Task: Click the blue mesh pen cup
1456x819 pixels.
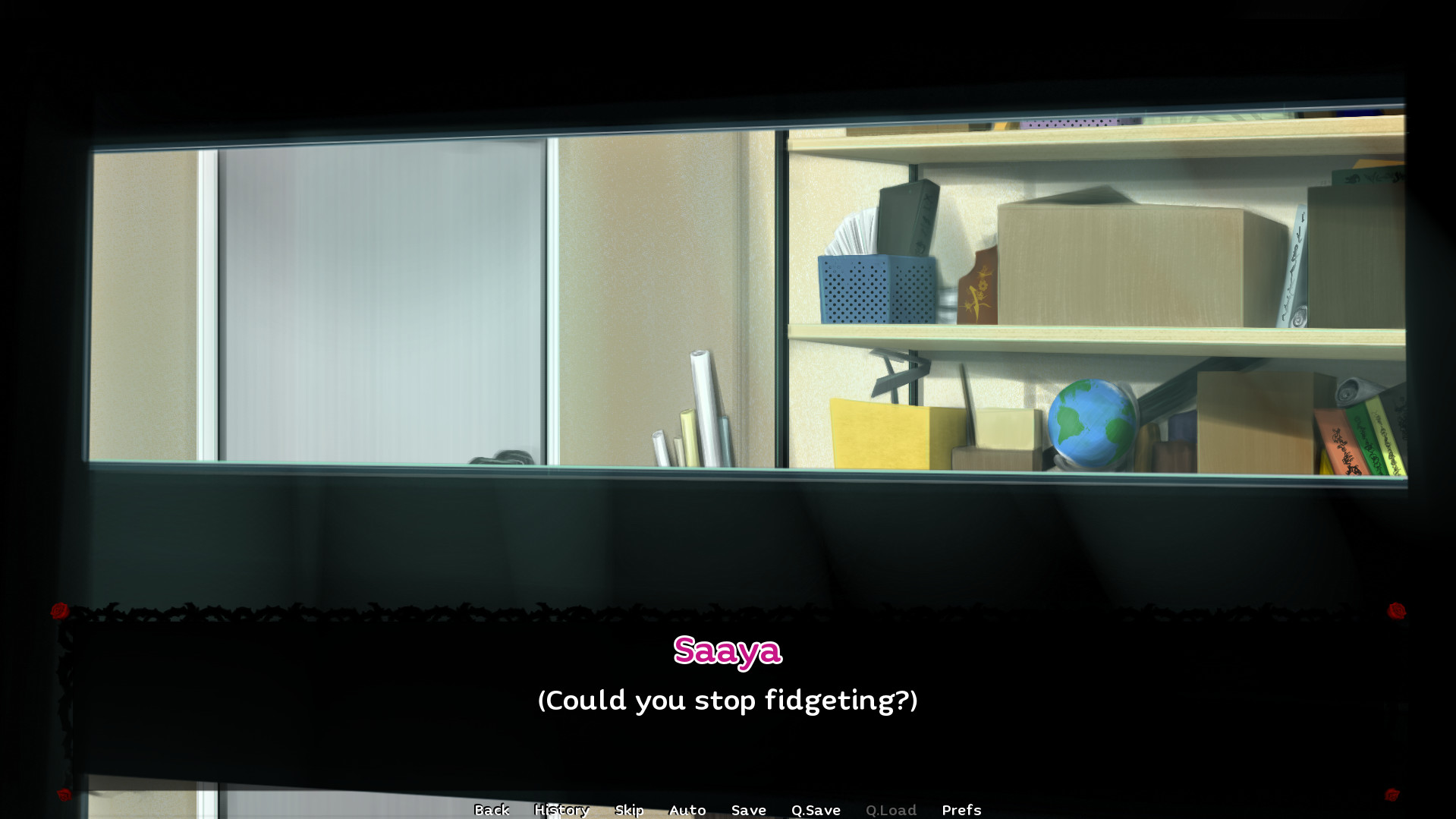Action: pos(875,288)
